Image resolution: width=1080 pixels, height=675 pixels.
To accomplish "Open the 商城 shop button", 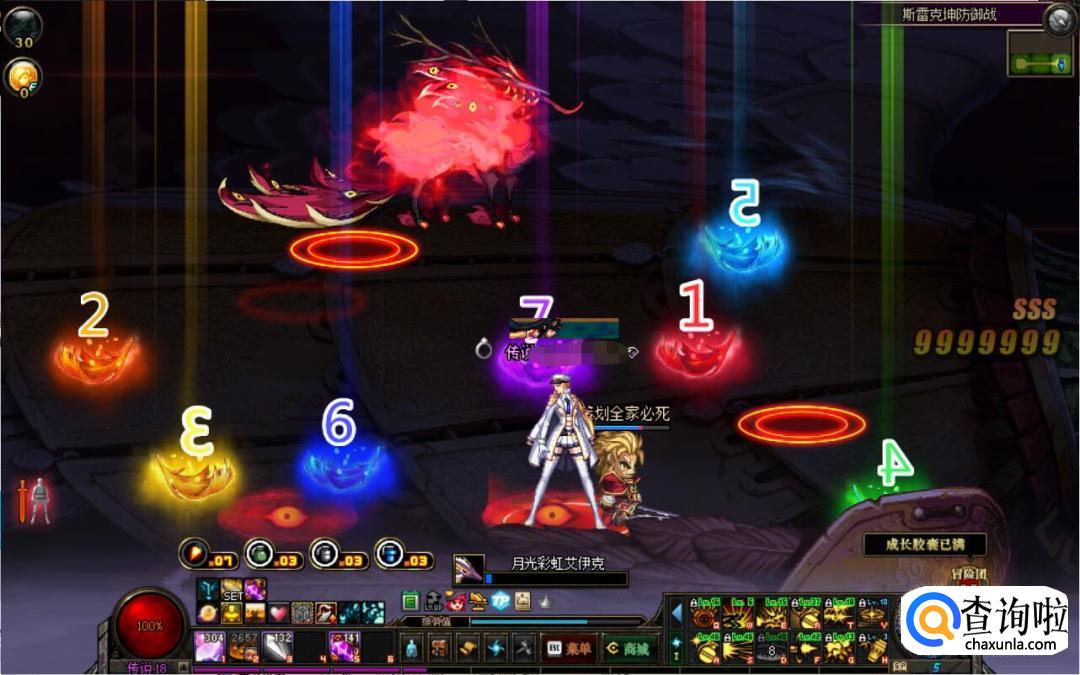I will (630, 648).
